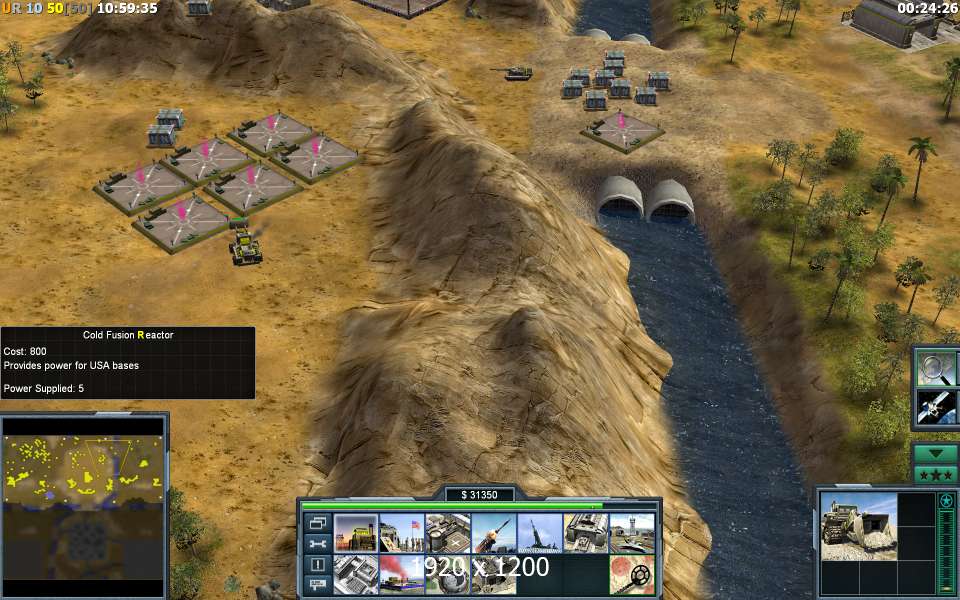Screen dimensions: 960x600
Task: Select the Barracks build icon with flag
Action: pos(402,533)
